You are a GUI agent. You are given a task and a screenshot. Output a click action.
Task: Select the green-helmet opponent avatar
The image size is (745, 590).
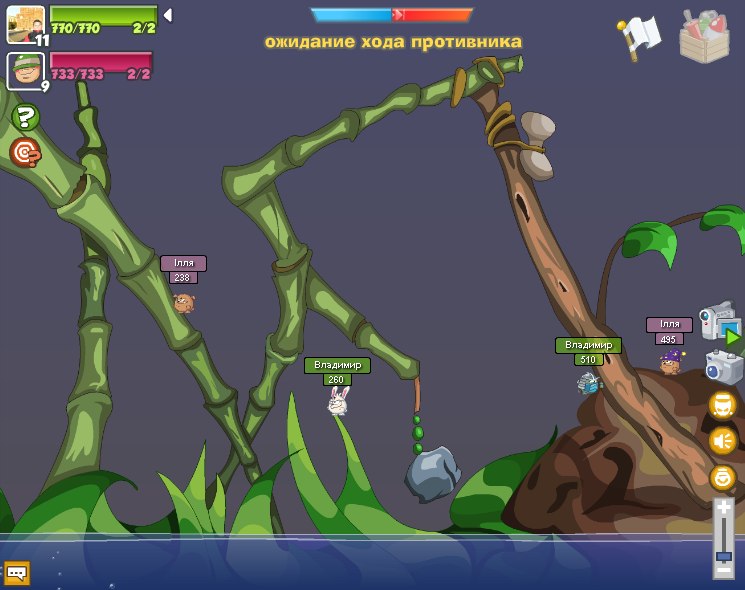coord(24,70)
